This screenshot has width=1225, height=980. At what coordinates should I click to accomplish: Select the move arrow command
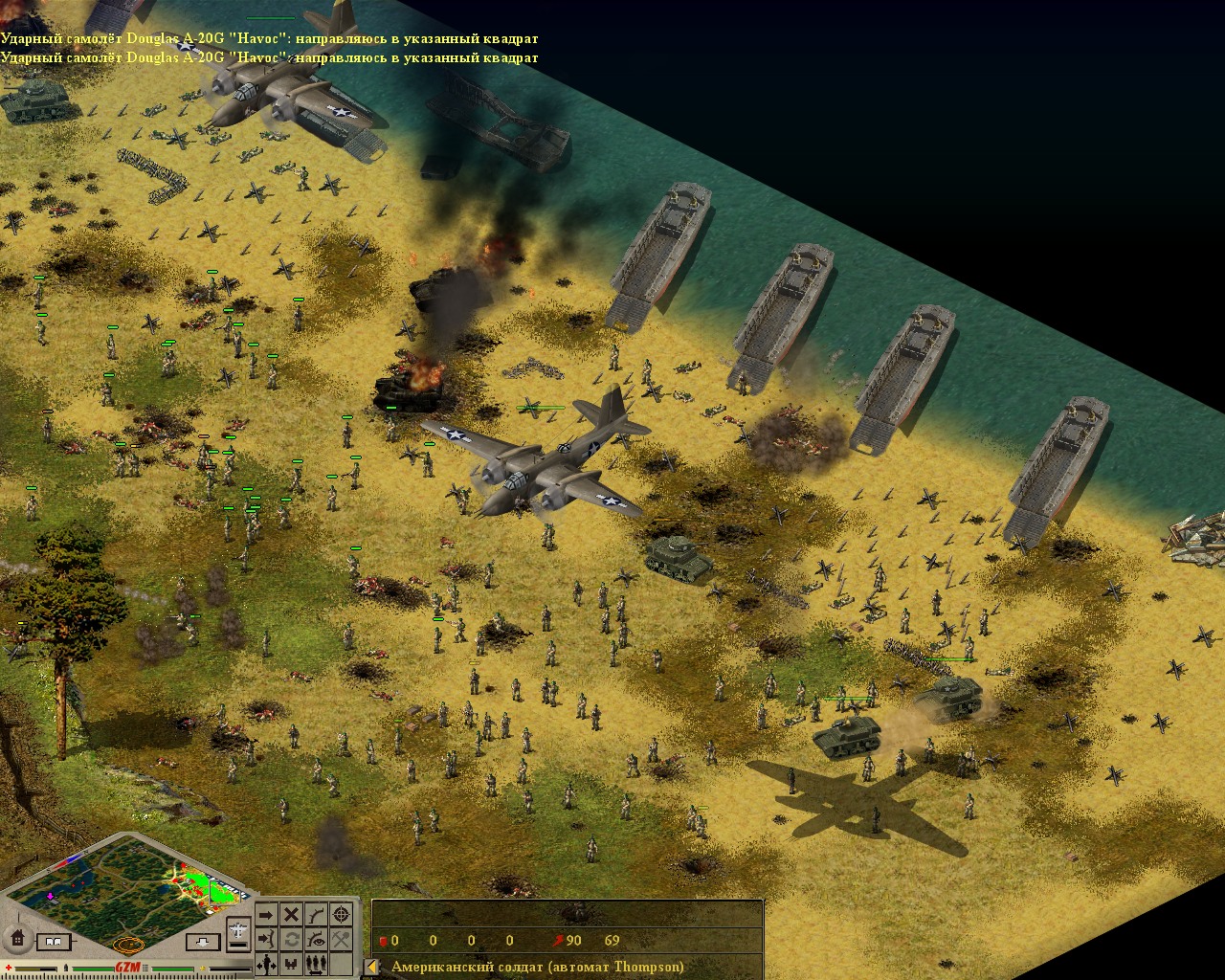(266, 915)
